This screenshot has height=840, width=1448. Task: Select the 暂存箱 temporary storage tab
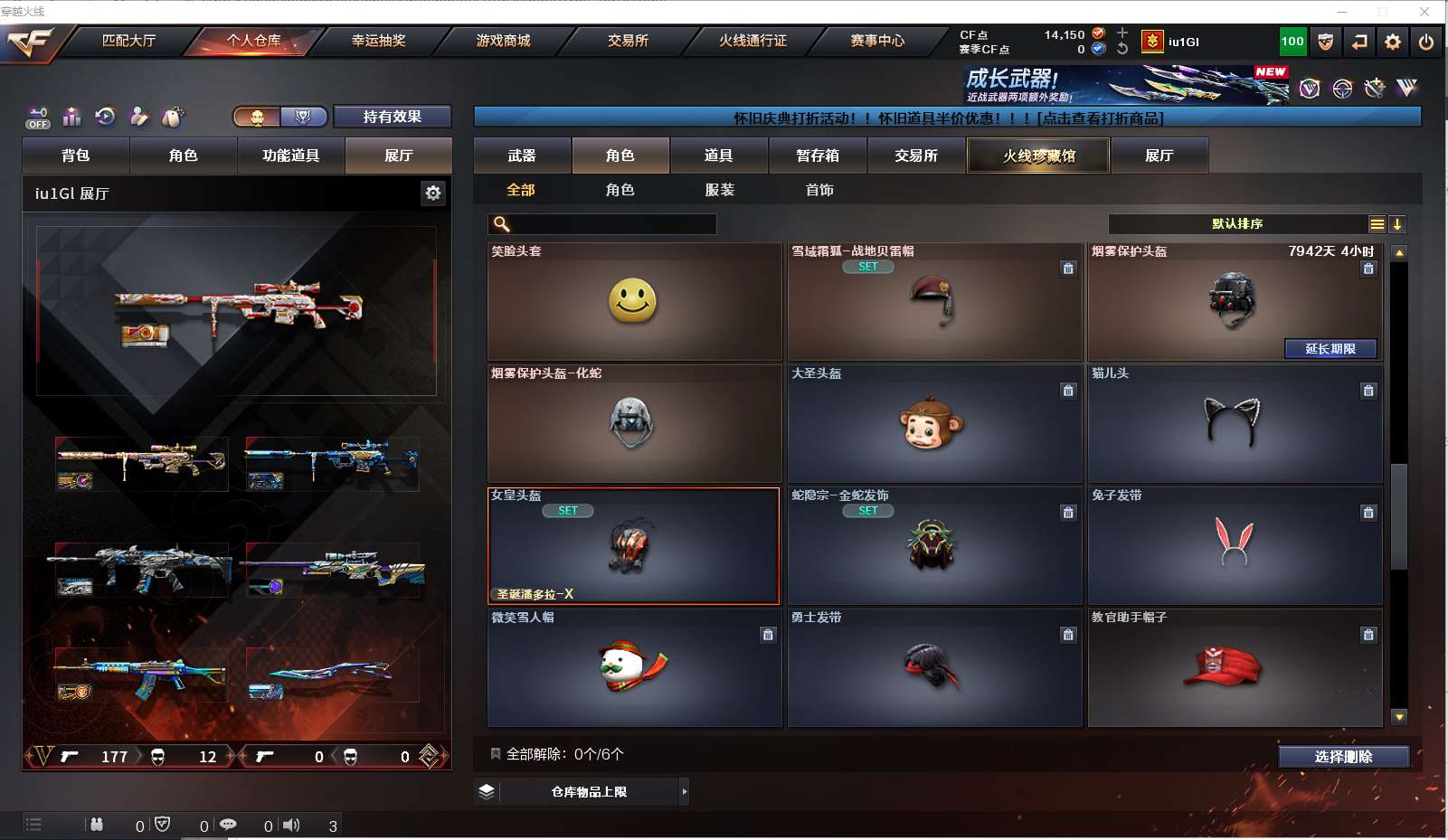818,156
